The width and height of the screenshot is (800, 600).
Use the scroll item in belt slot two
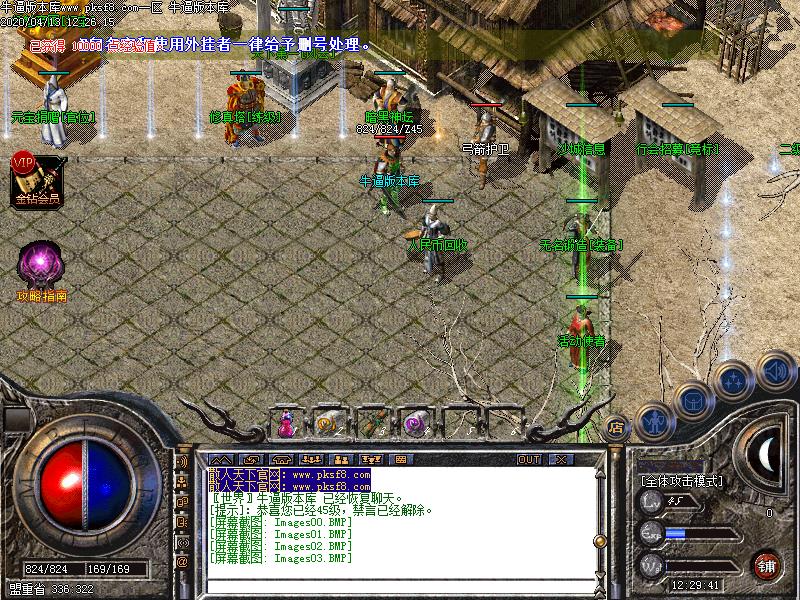(x=327, y=423)
